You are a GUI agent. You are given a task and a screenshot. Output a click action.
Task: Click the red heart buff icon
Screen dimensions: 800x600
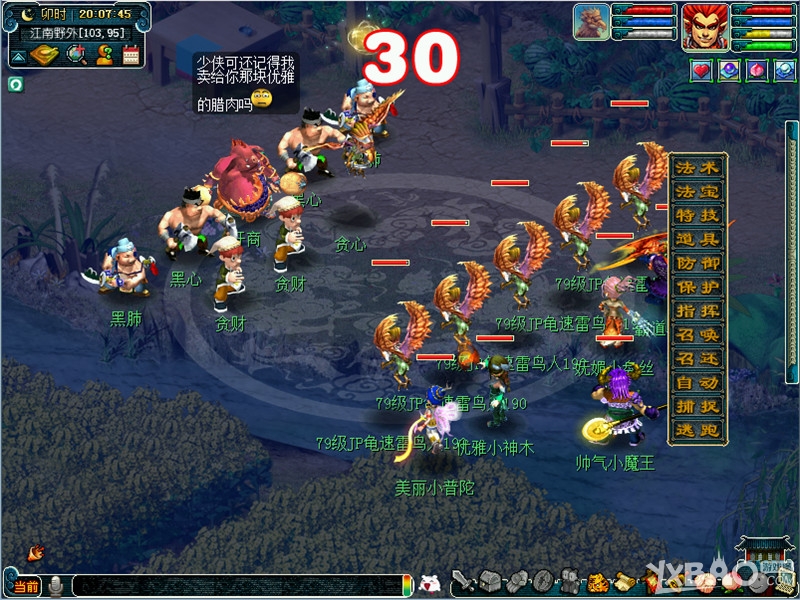point(700,70)
